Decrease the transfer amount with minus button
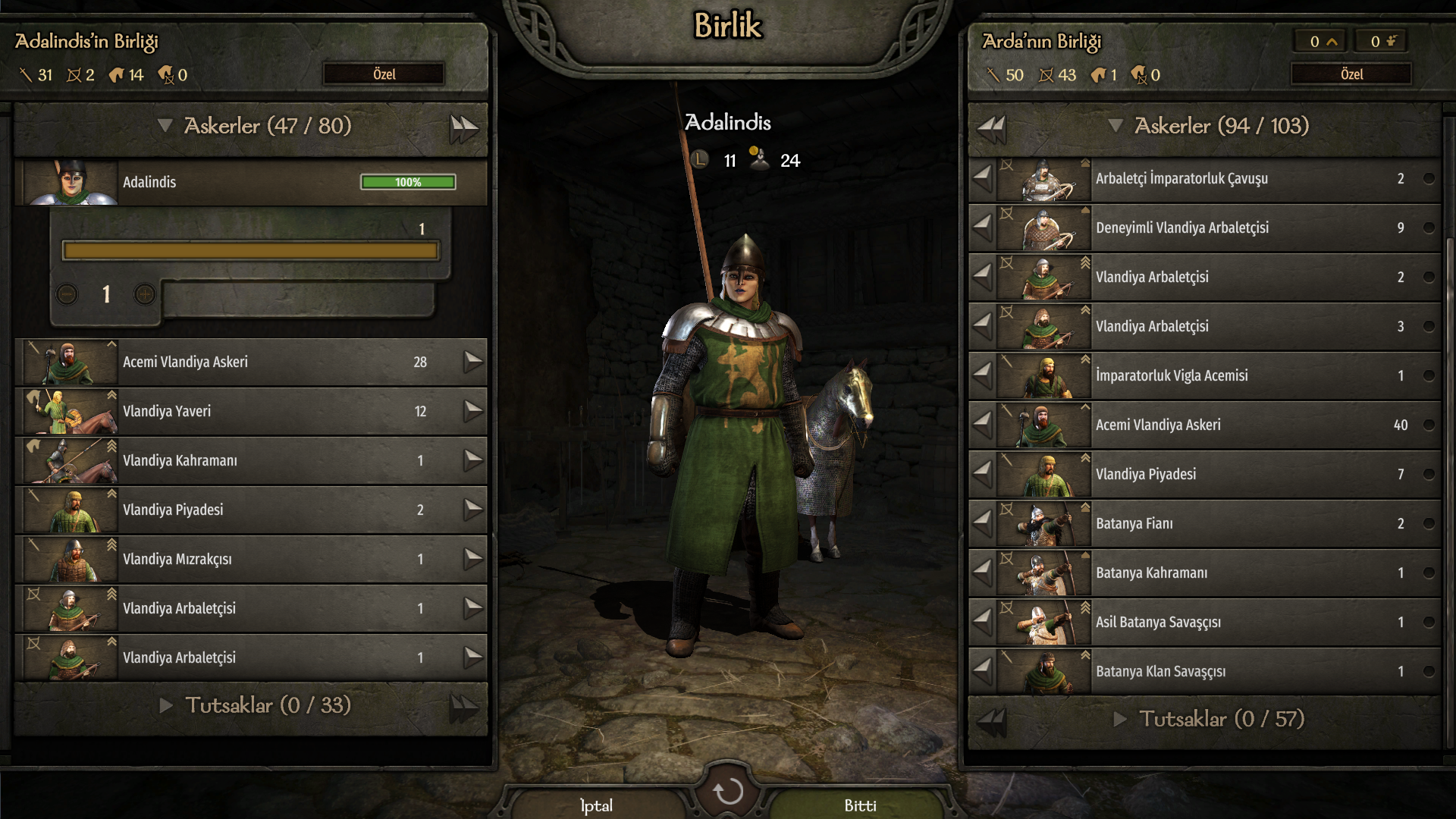 [x=67, y=294]
